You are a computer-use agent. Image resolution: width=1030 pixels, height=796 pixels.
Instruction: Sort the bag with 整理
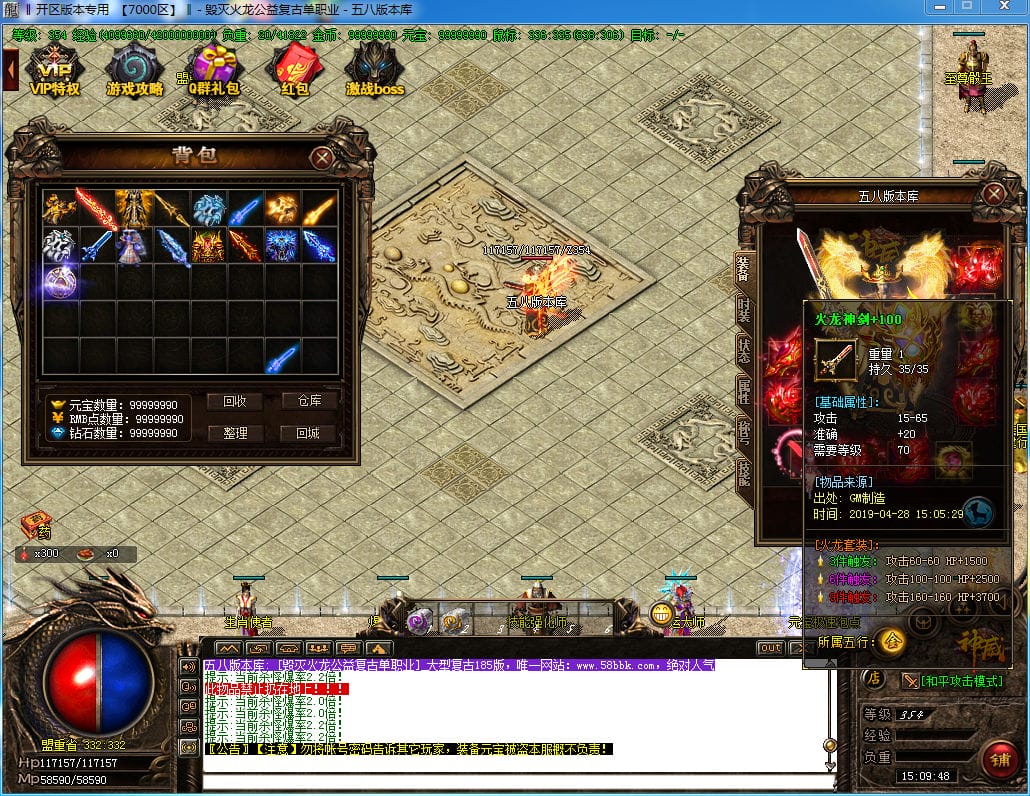coord(235,433)
